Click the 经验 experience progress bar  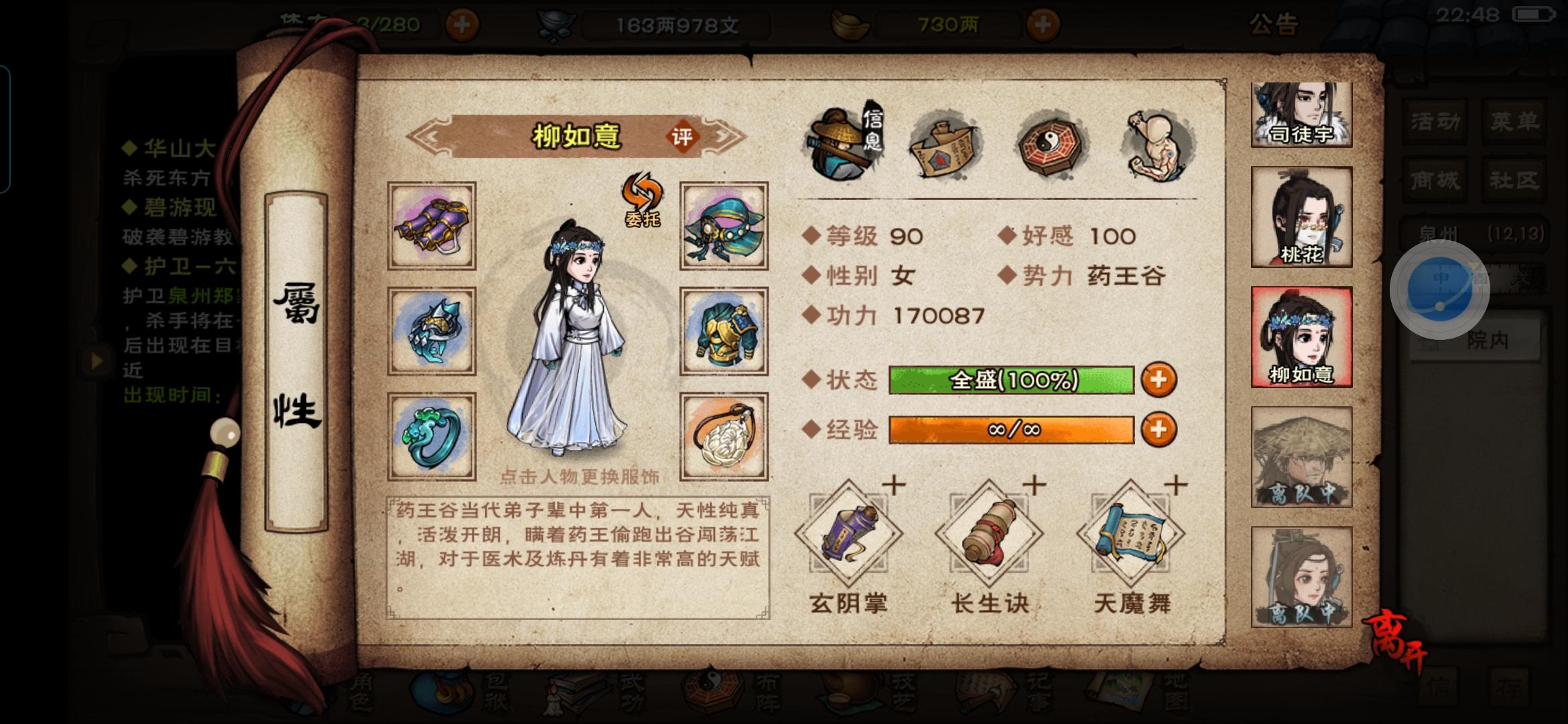point(1010,431)
